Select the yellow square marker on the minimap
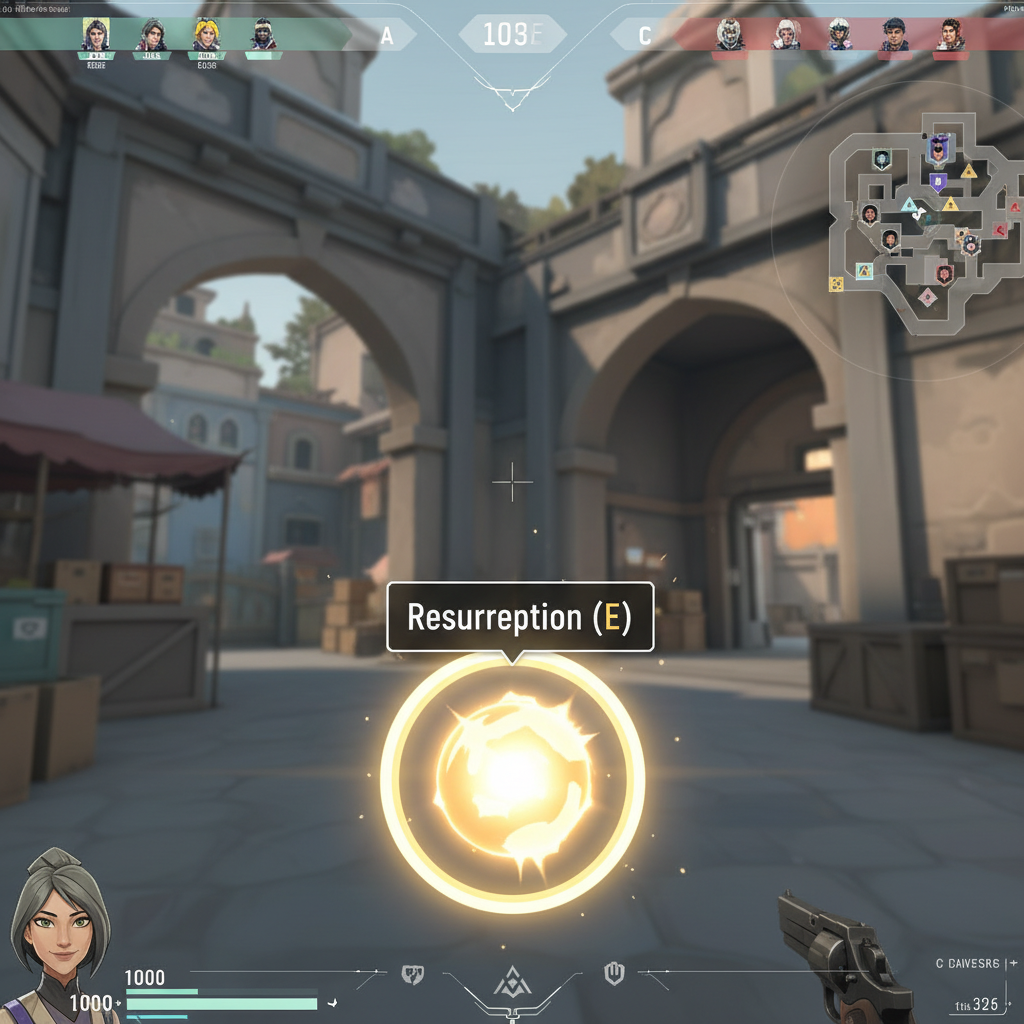The width and height of the screenshot is (1024, 1024). (836, 284)
